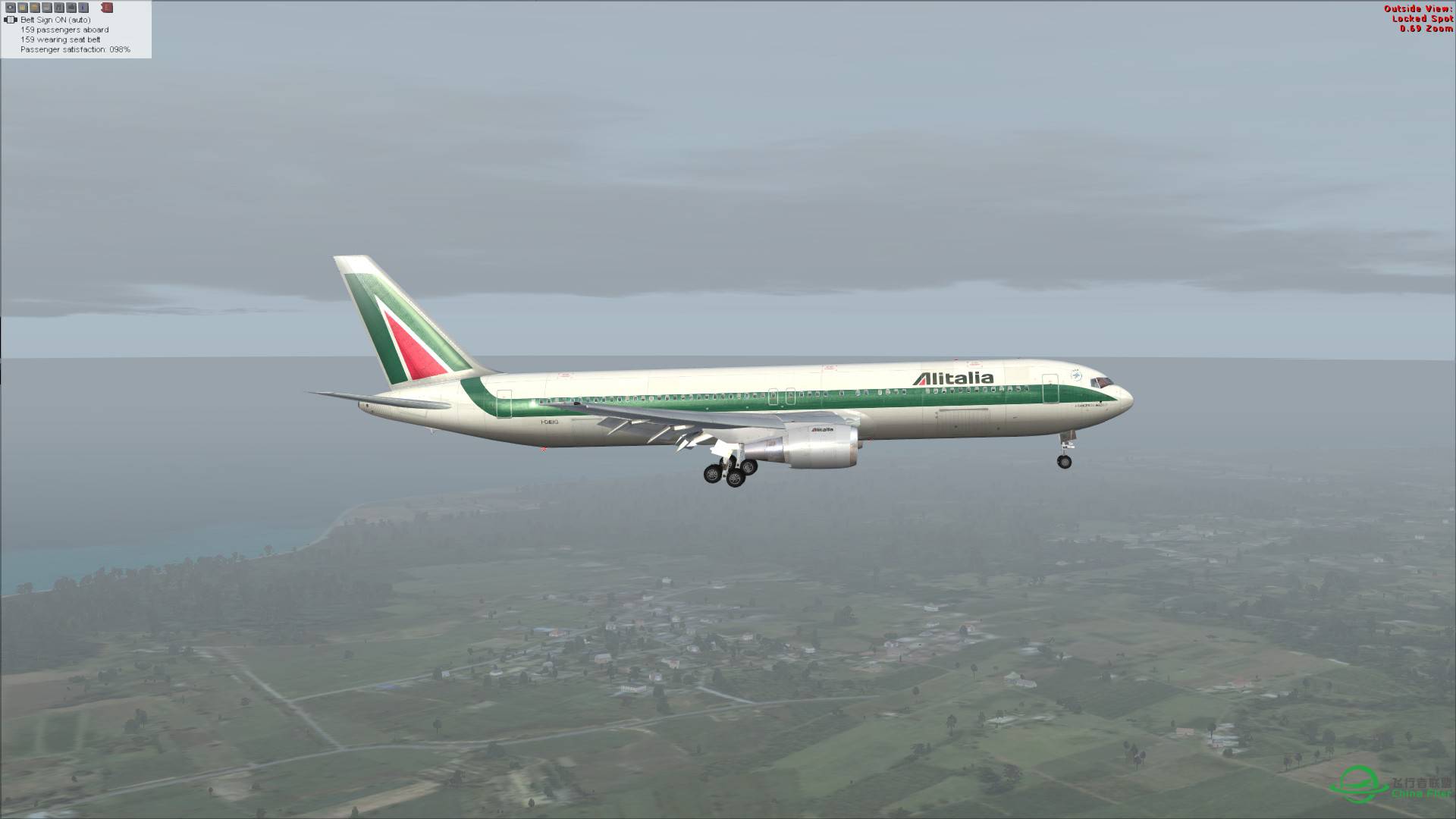Click the 'Passenger satisfaction: 098%' readout

tap(75, 49)
